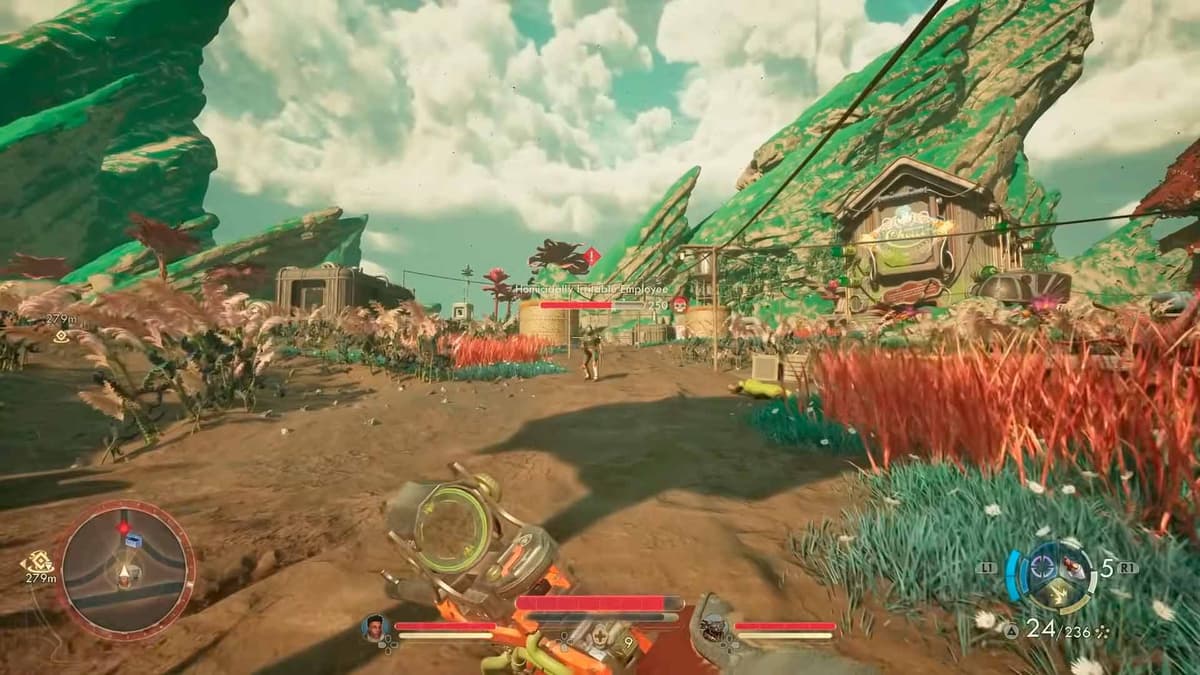
Task: Click the floating quest waypoint diamond in the world
Action: [60, 337]
